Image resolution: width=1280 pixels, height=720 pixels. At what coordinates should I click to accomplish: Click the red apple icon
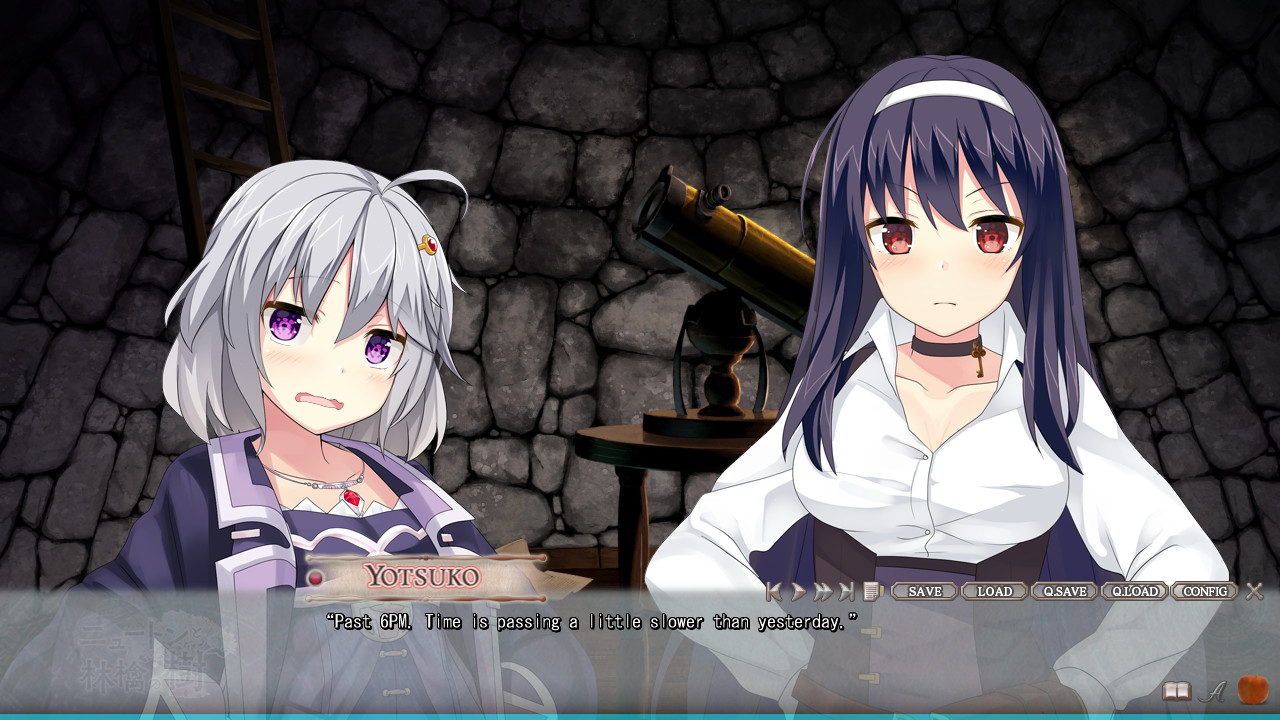(x=1252, y=690)
